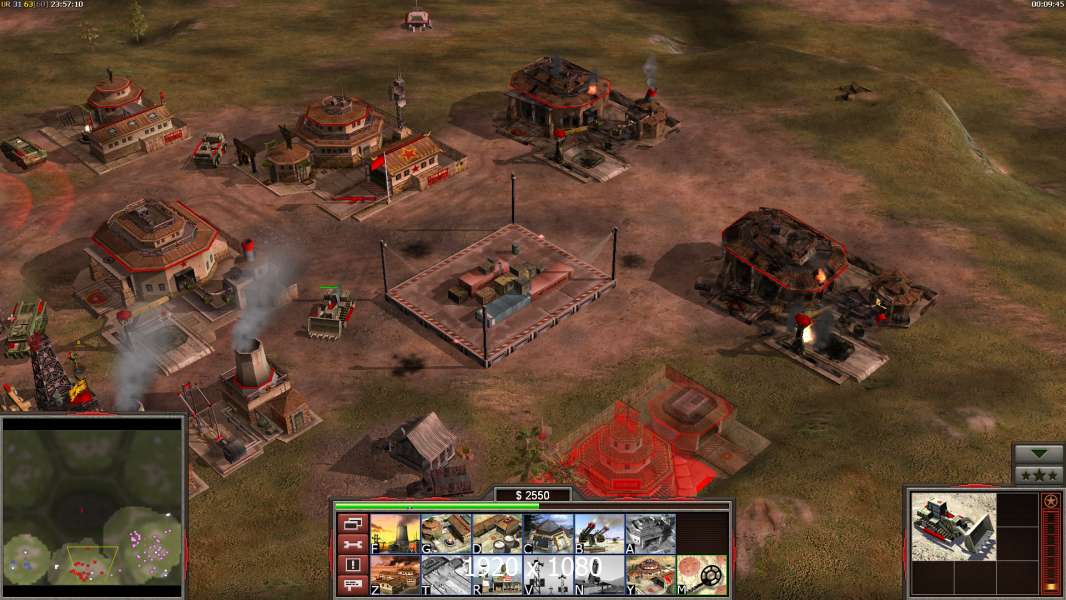Screen dimensions: 1066x600
Task: Hide the control bar with the down arrow
Action: [1038, 454]
